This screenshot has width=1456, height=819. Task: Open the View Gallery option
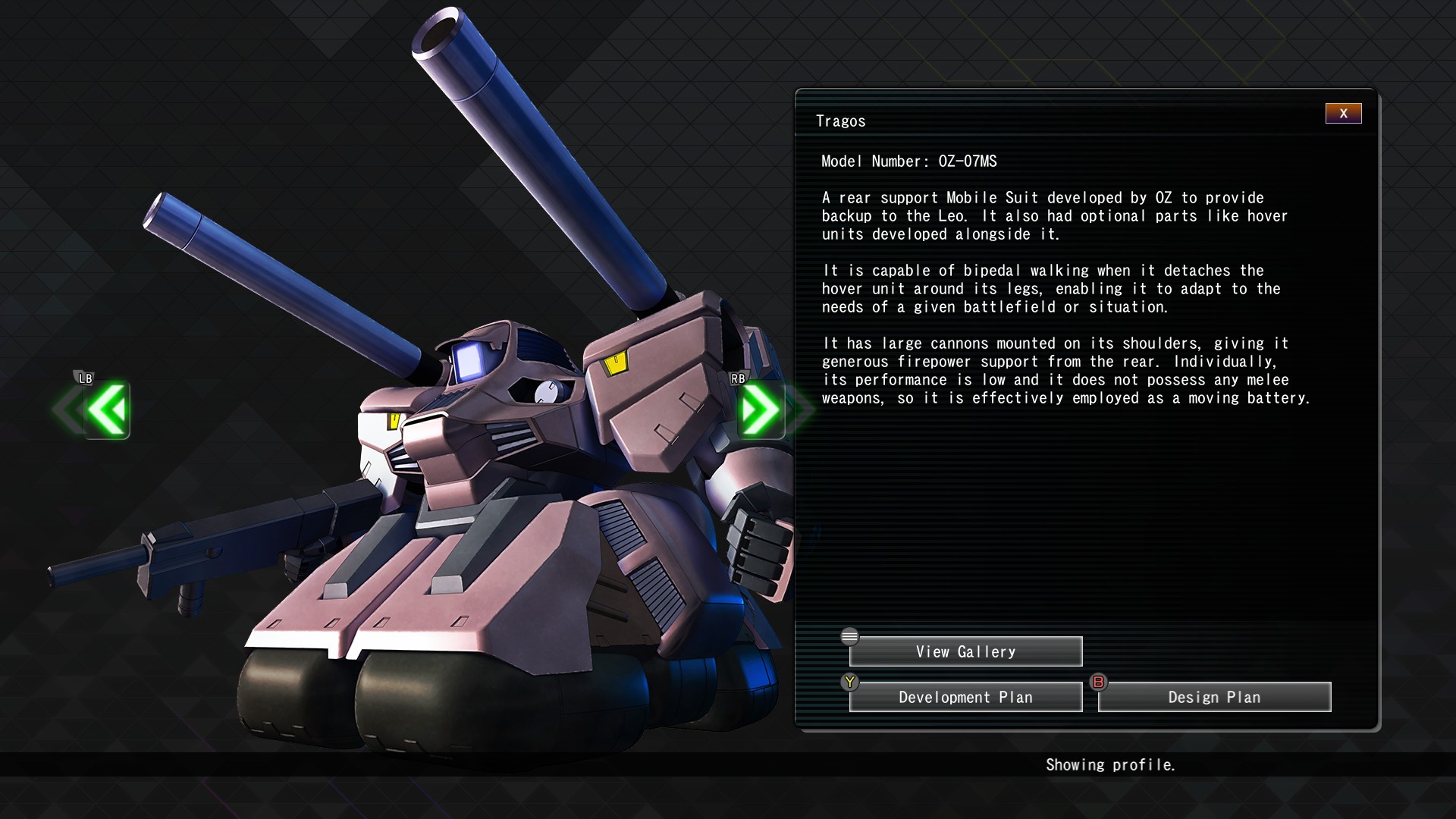(x=965, y=651)
